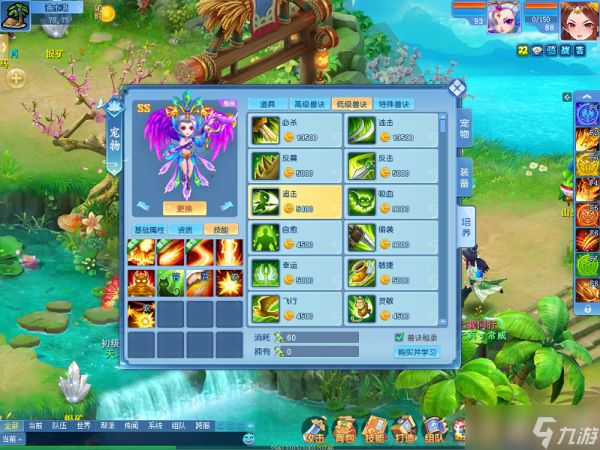Click the 更换 button under the pet
Screen dimensions: 600x450
(x=184, y=209)
